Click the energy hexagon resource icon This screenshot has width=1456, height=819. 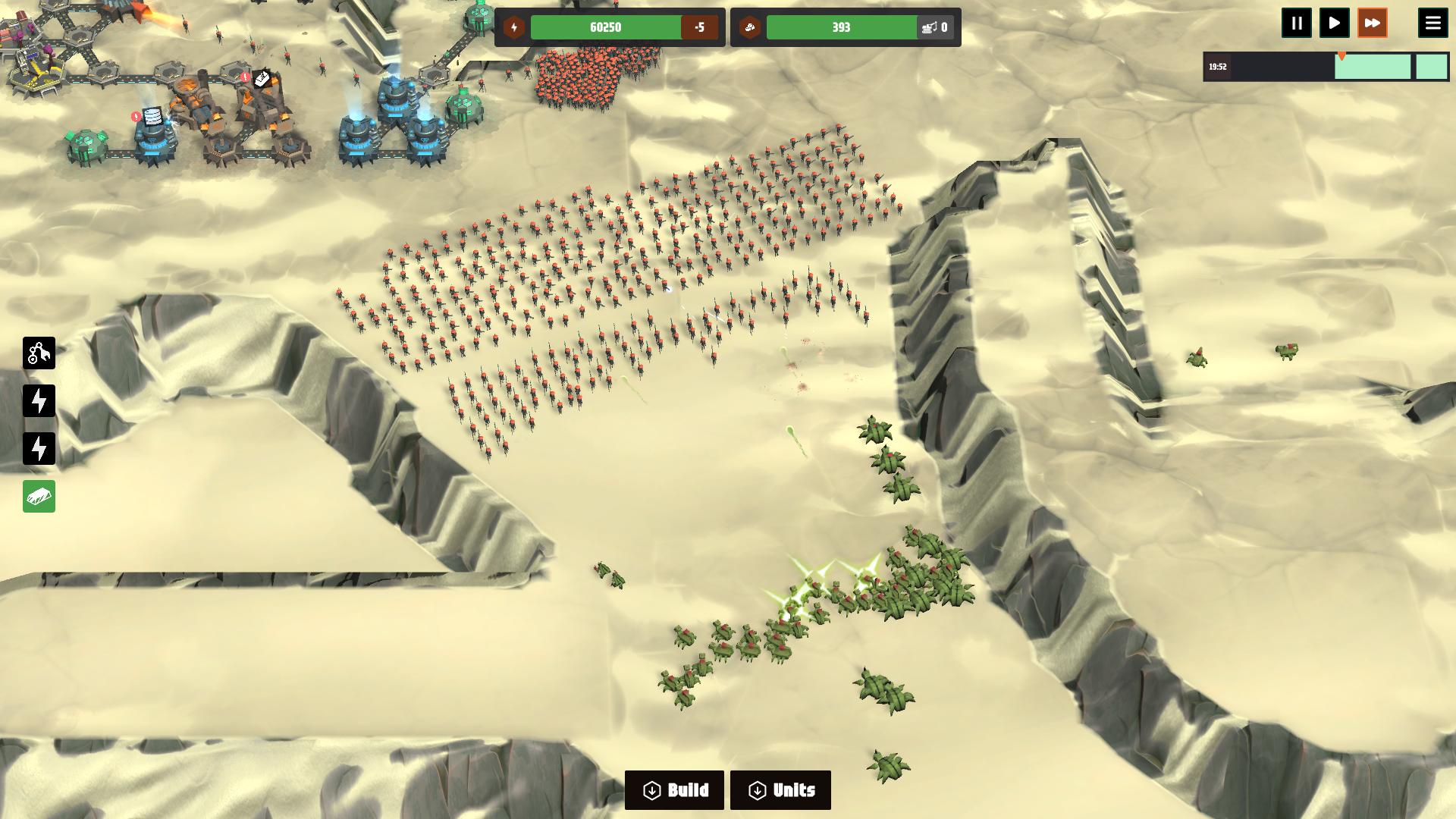(514, 28)
